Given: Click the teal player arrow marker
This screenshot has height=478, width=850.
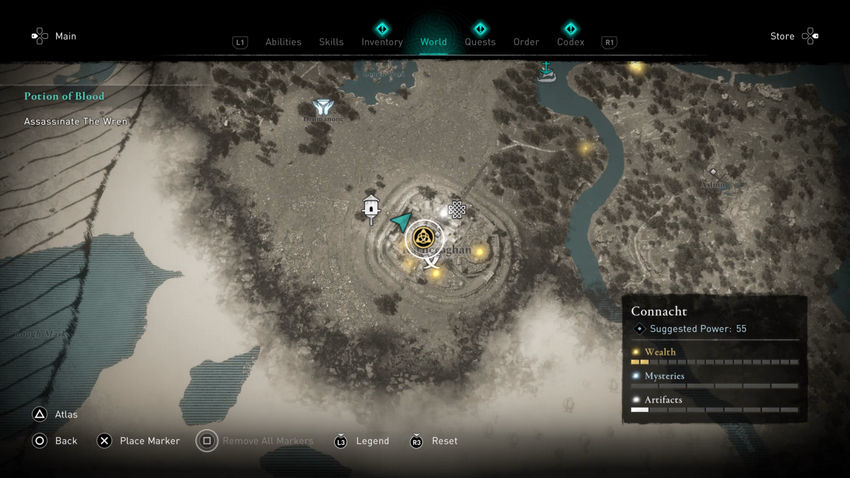Looking at the screenshot, I should pyautogui.click(x=401, y=221).
